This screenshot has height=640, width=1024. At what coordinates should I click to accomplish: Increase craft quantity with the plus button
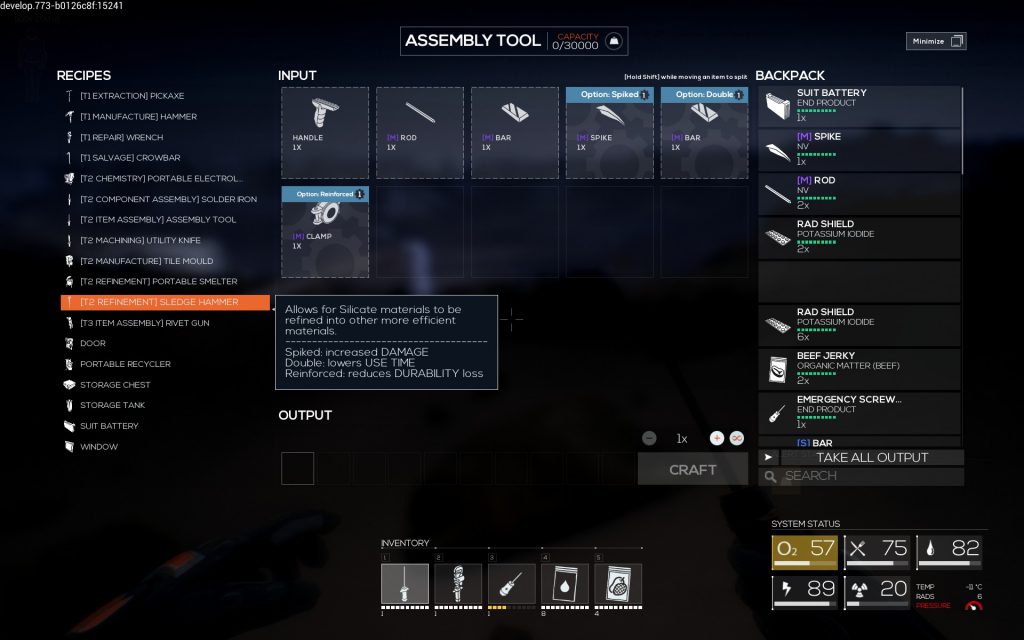tap(716, 438)
